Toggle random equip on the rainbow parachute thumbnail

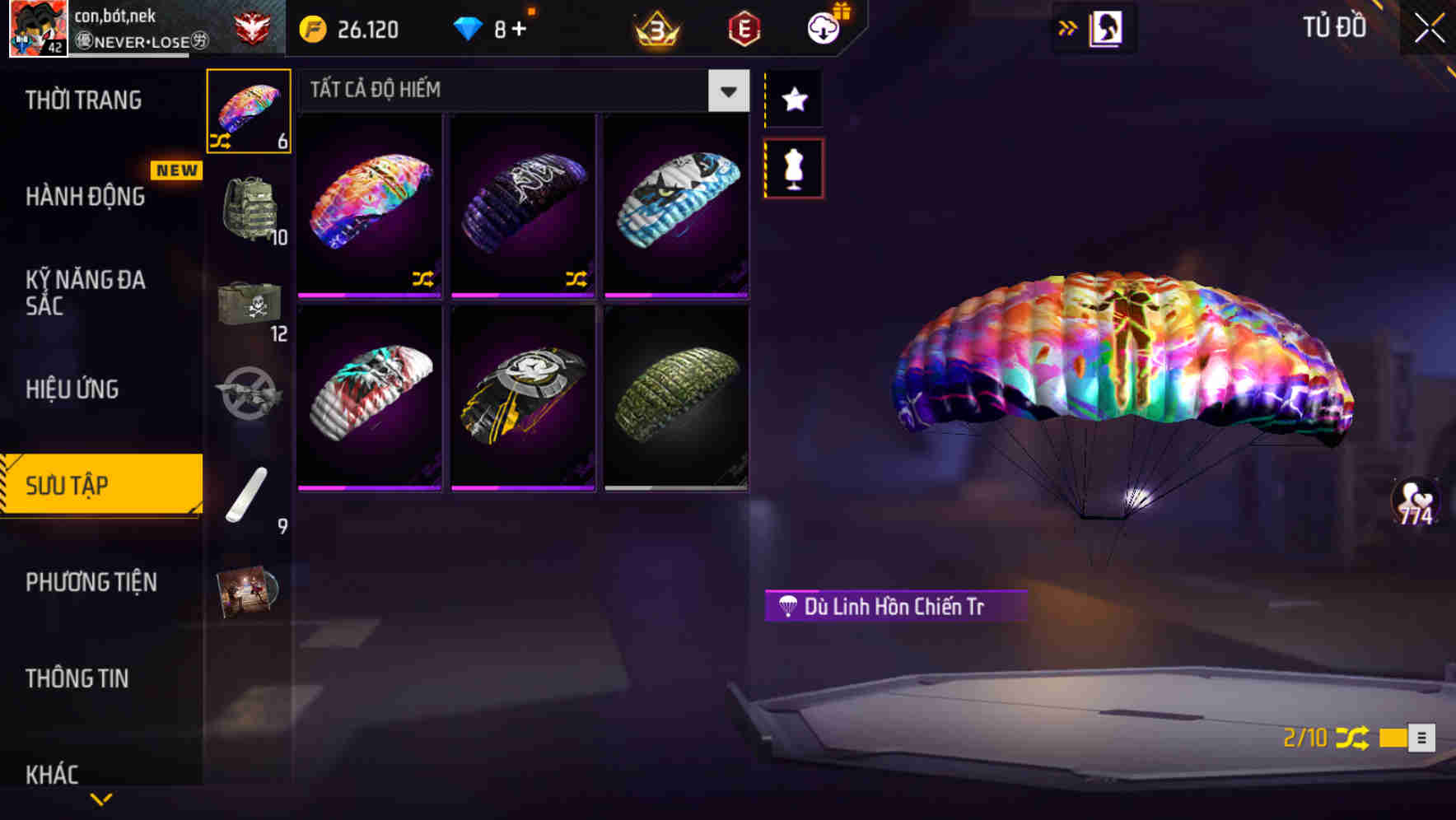pyautogui.click(x=422, y=280)
